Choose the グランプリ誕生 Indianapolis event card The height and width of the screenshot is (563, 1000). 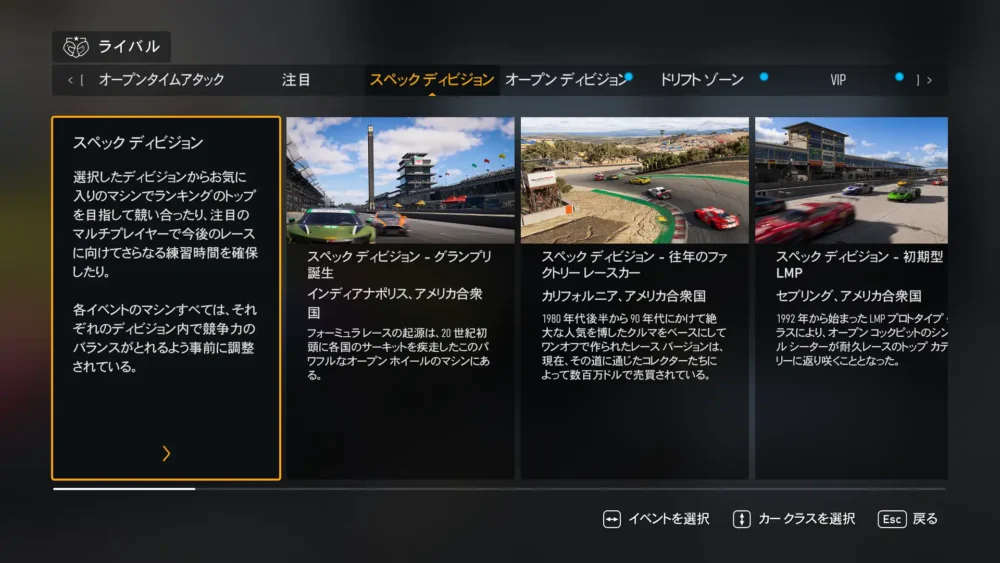[400, 298]
